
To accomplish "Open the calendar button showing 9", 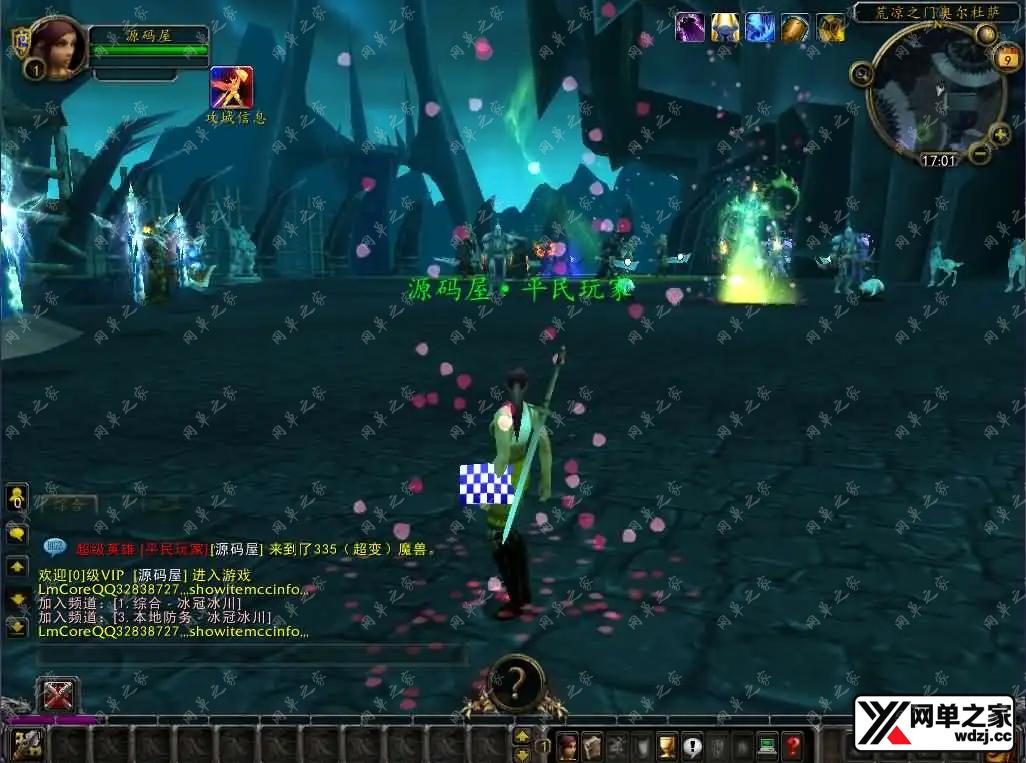I will click(1005, 60).
